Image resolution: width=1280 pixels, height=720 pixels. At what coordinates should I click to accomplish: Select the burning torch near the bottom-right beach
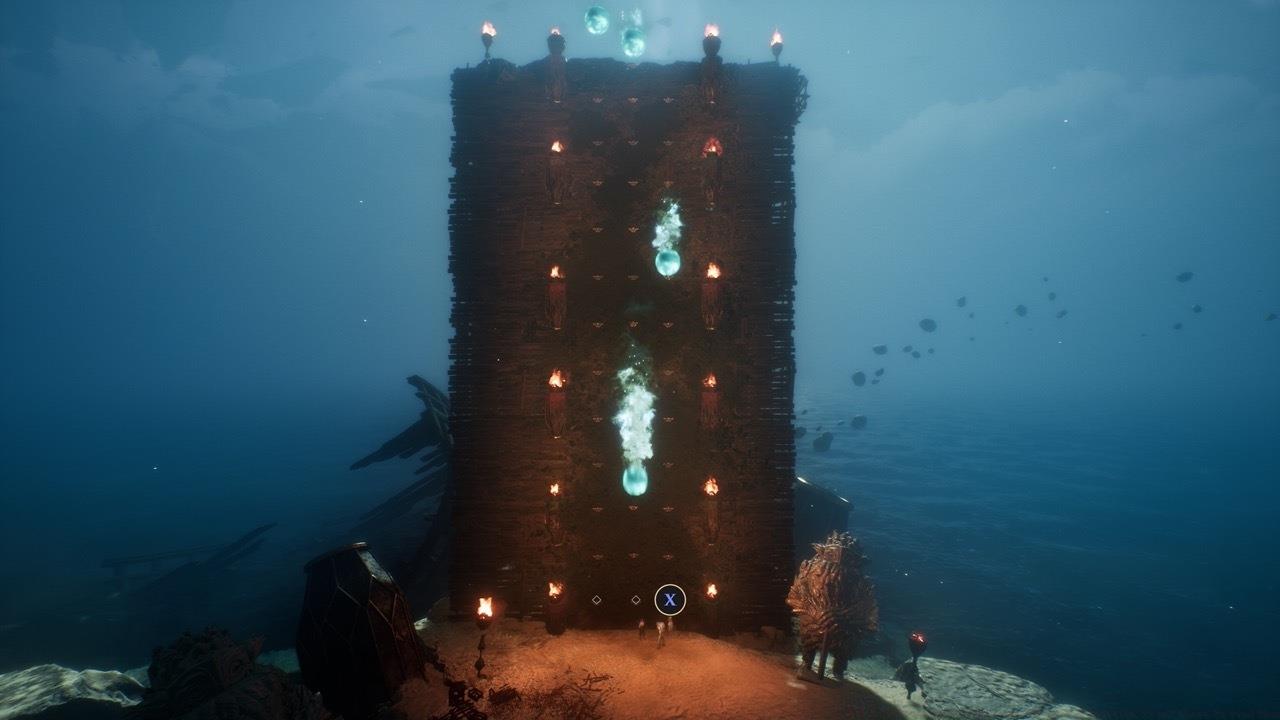pyautogui.click(x=918, y=640)
